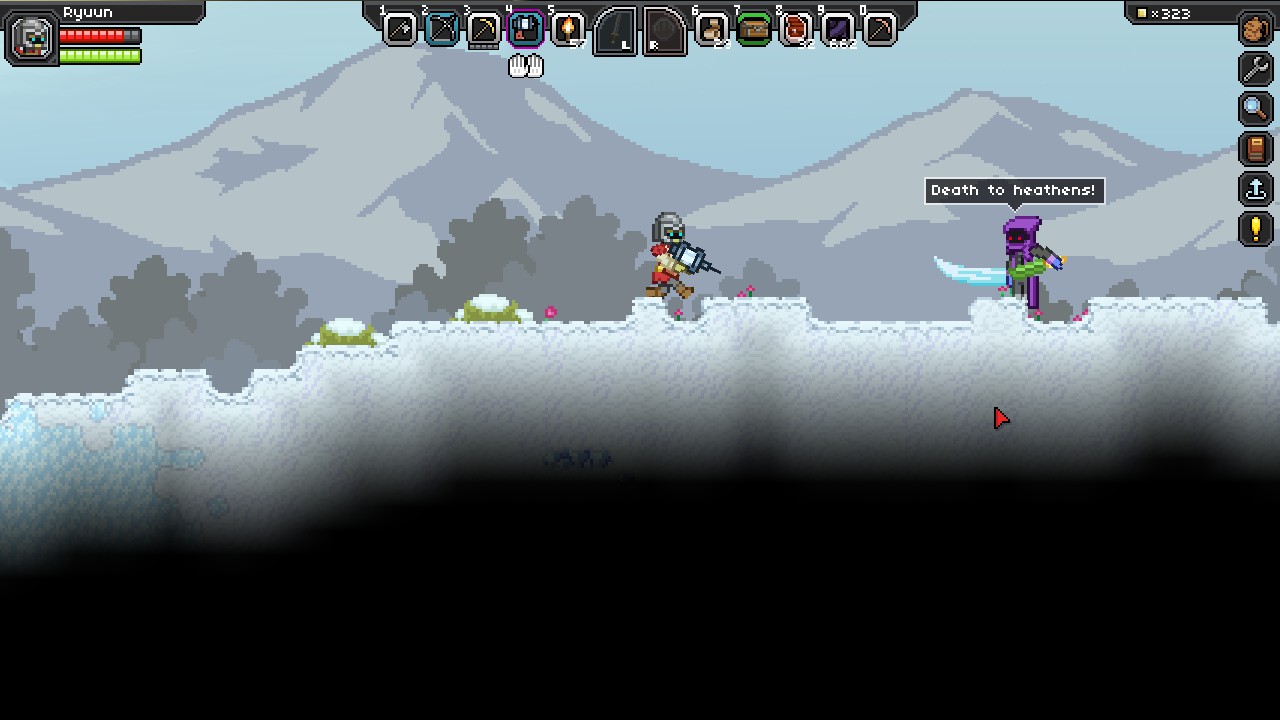Open the quest journal exclamation icon

pos(1255,229)
